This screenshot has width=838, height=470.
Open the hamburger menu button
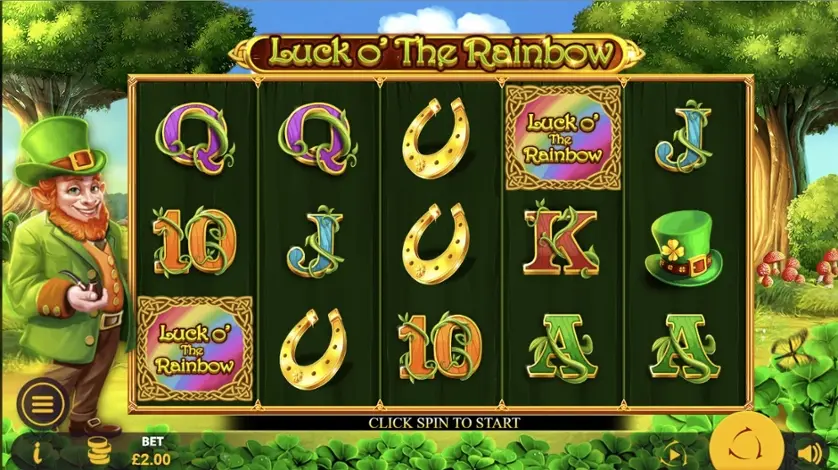[x=41, y=403]
